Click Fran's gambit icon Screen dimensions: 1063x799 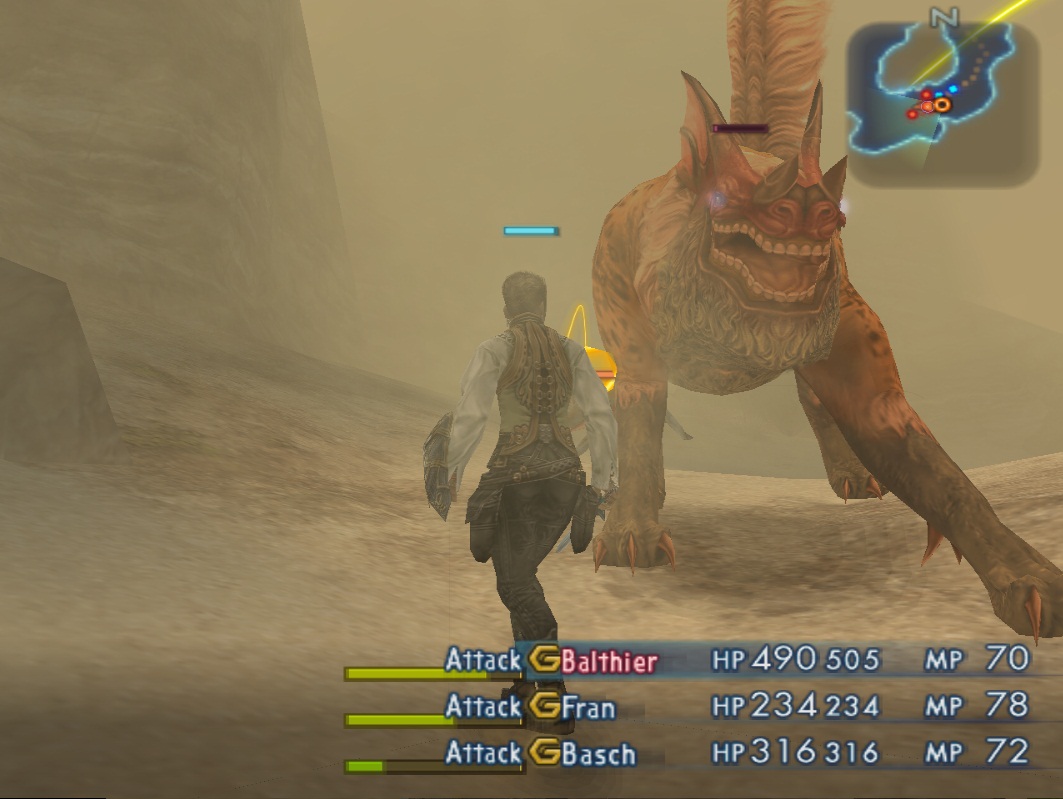pos(544,707)
